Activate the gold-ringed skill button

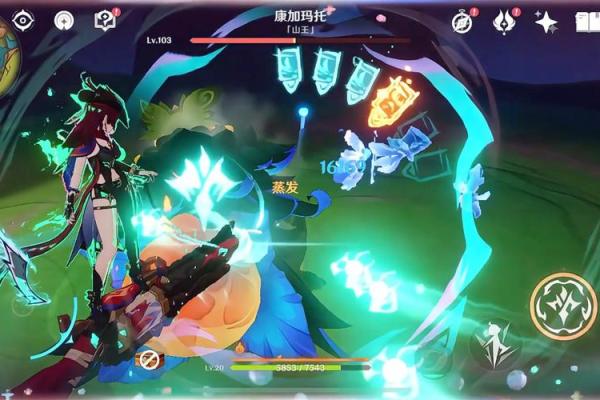point(562,304)
